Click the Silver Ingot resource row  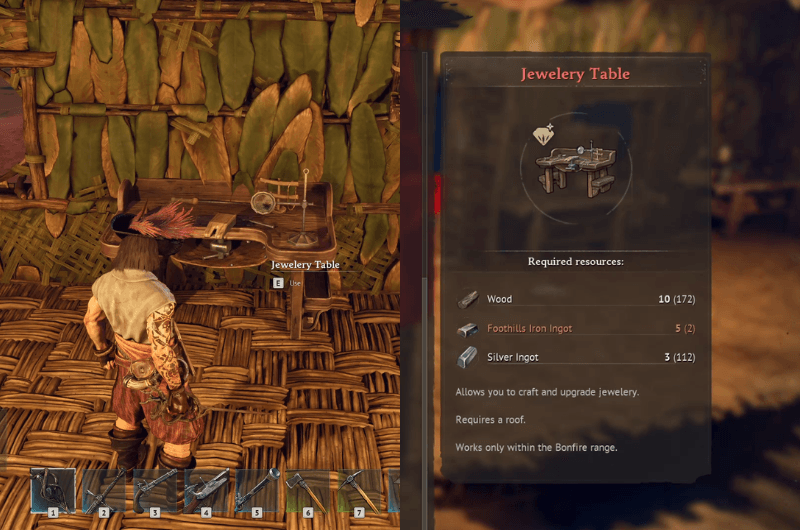tap(575, 357)
